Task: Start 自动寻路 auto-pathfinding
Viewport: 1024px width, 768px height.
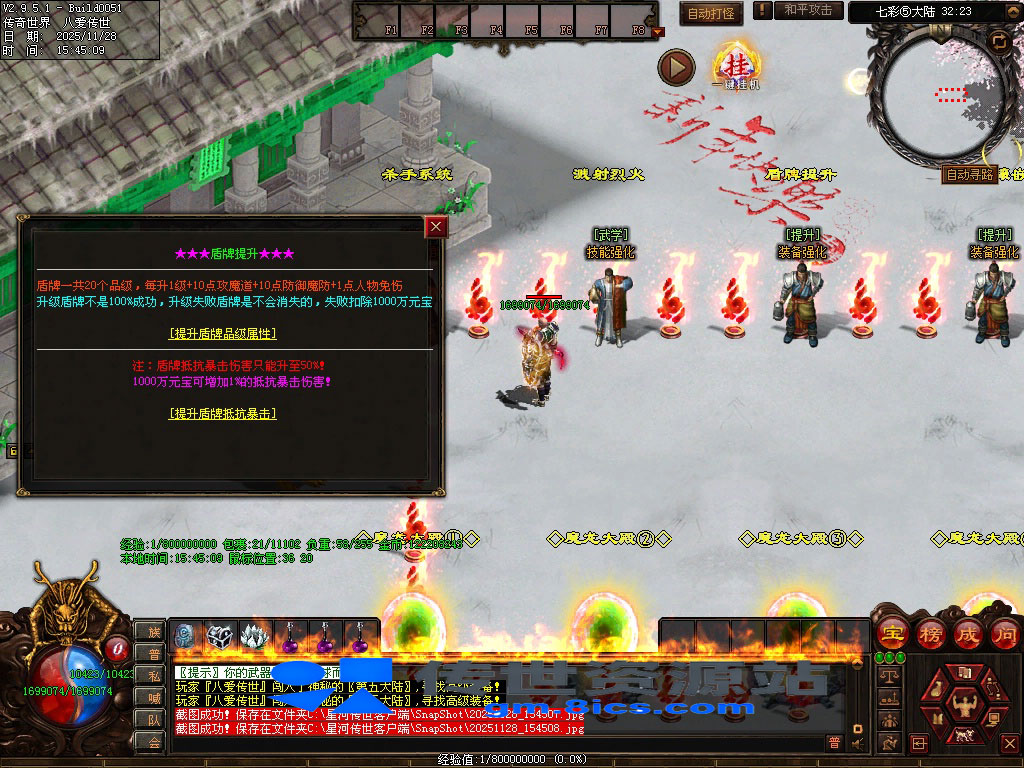Action: tap(969, 174)
